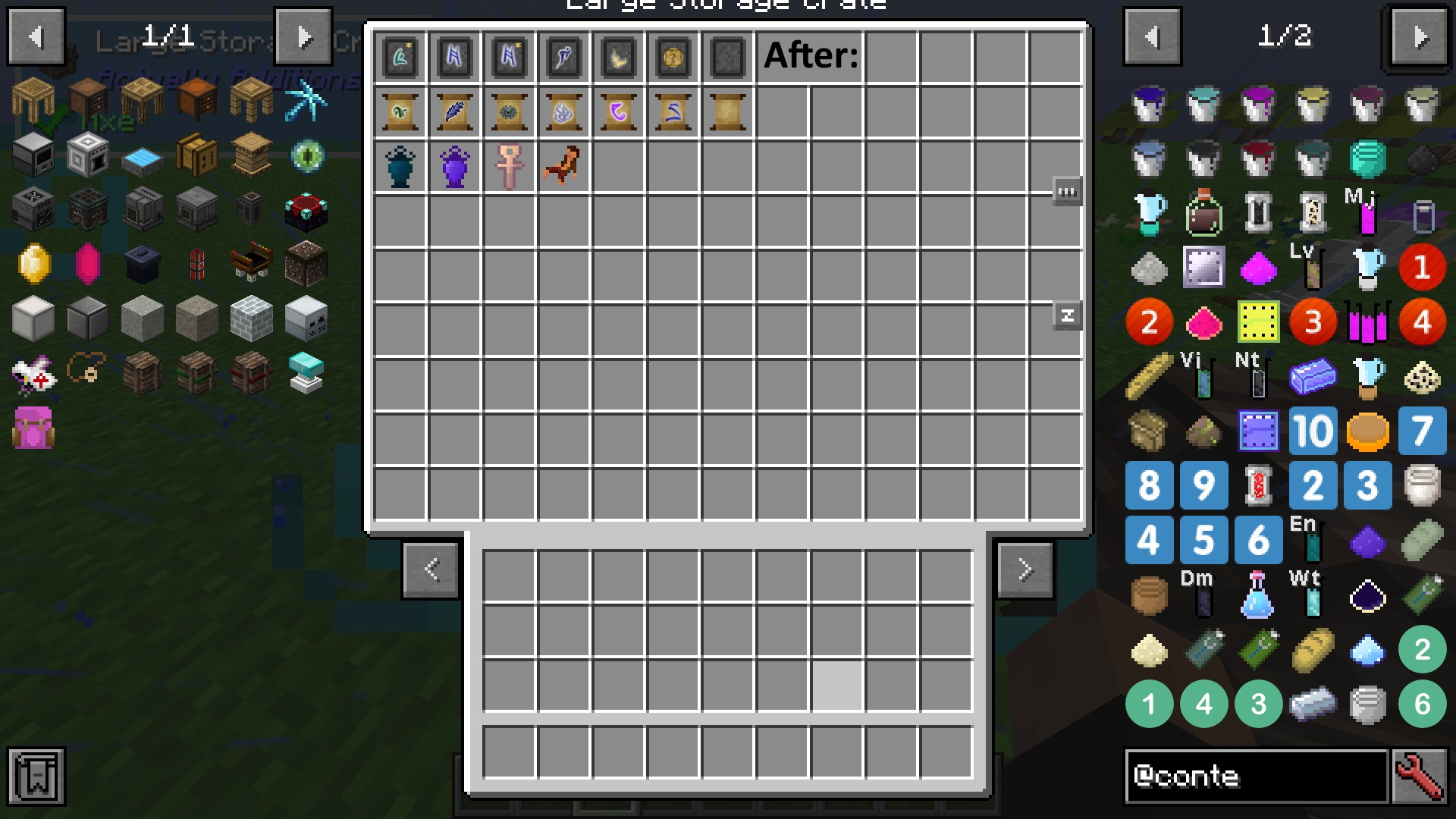Open the guide book icon in the bottom-left corner

(36, 777)
